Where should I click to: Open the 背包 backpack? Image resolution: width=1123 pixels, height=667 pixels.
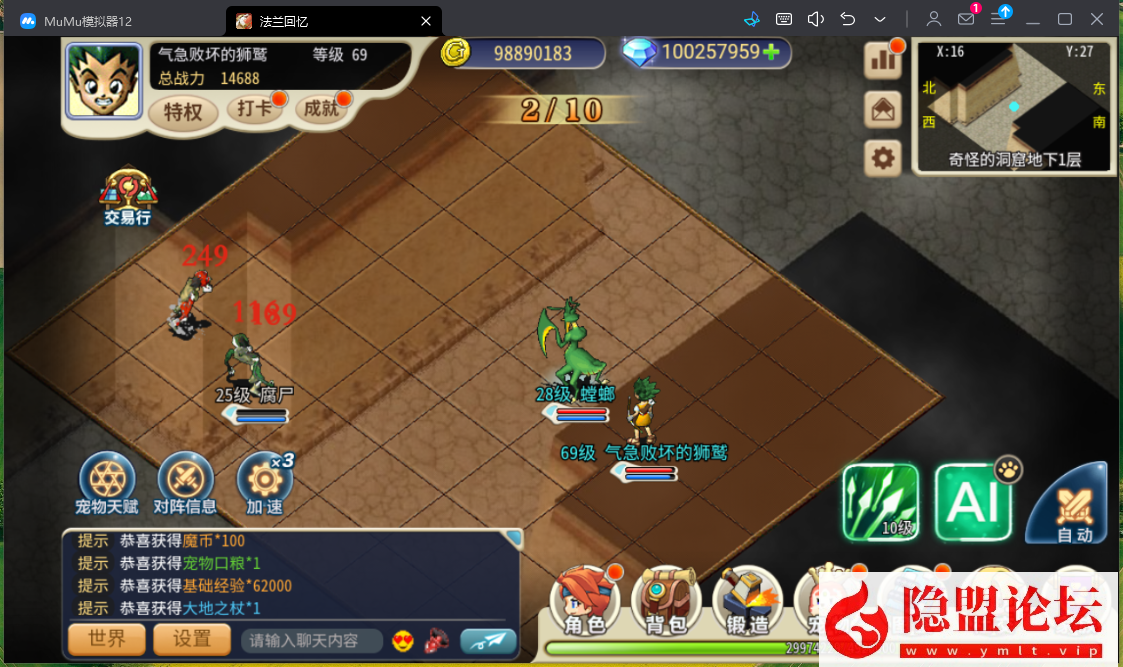665,602
